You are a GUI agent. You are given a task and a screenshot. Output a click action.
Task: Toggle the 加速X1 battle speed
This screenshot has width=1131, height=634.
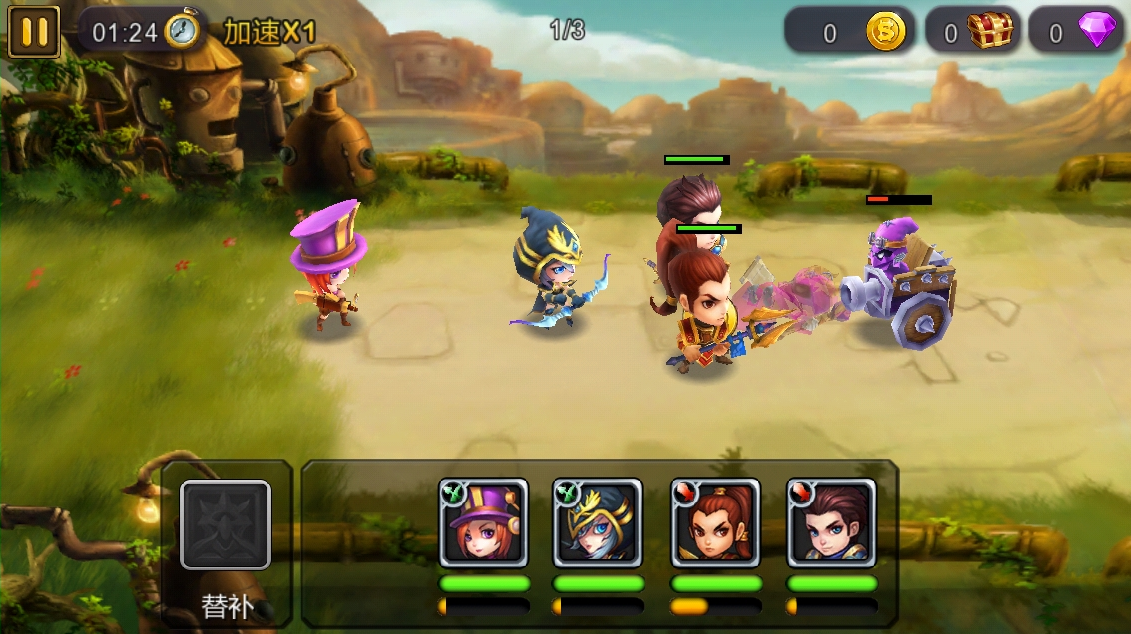tap(269, 32)
